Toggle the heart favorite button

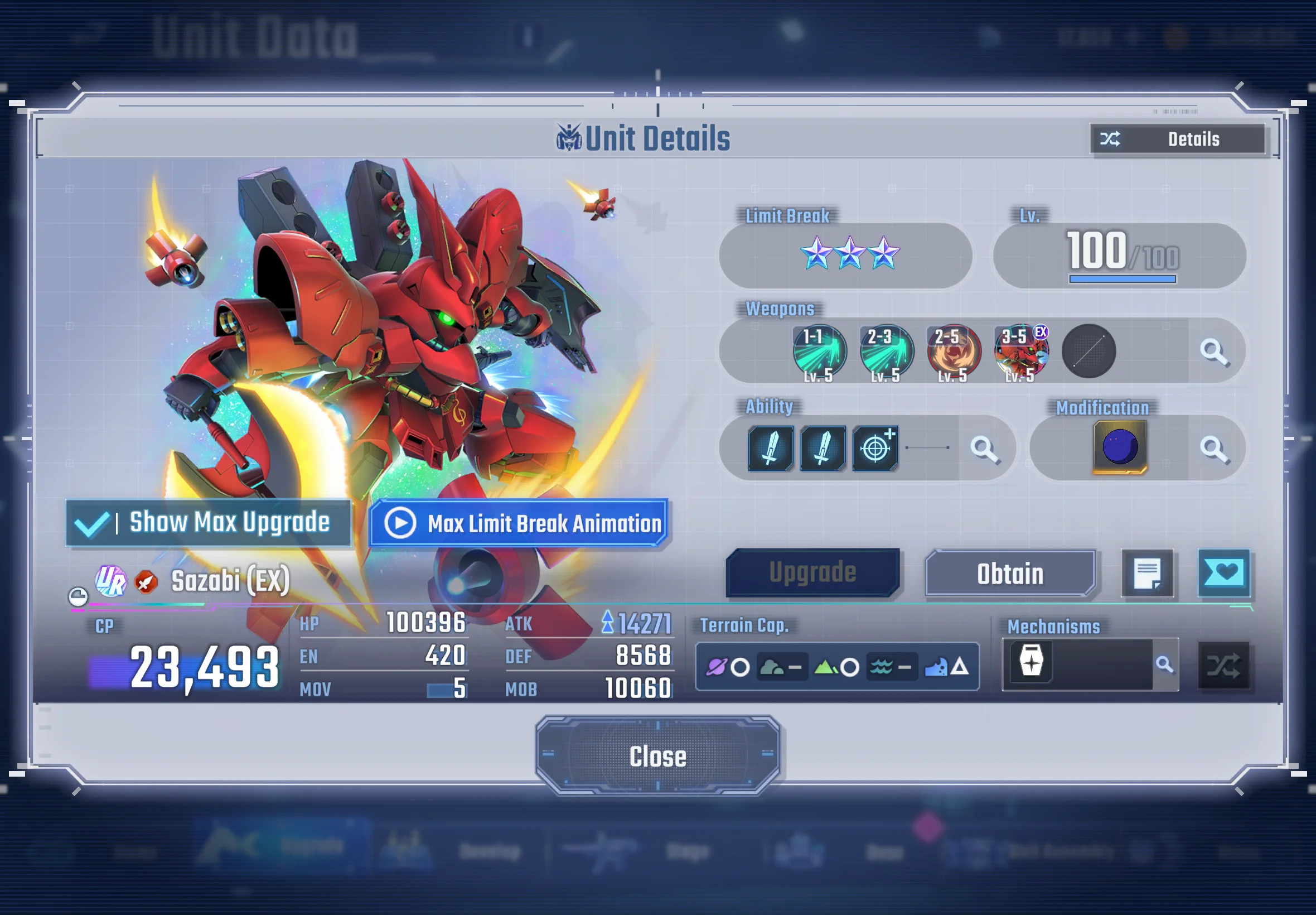click(1224, 573)
